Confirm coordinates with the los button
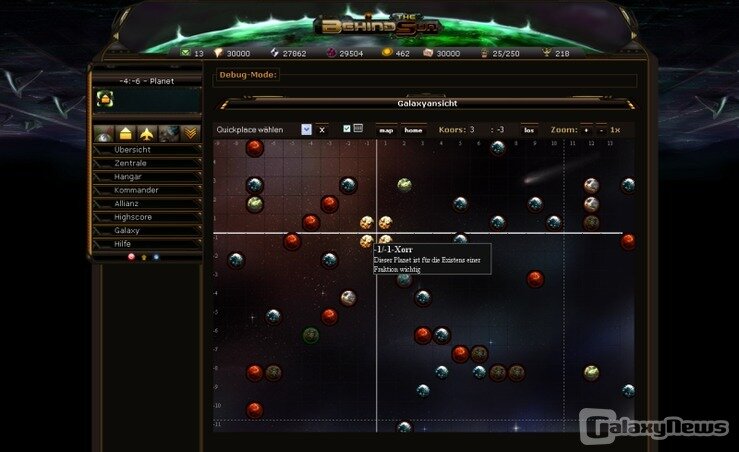This screenshot has height=452, width=739. pyautogui.click(x=529, y=130)
